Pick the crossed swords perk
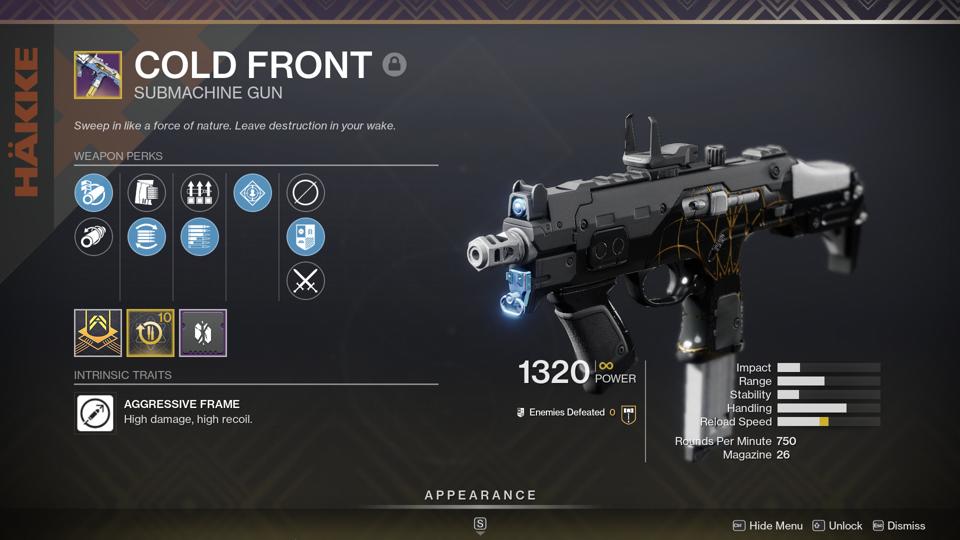This screenshot has height=540, width=960. point(306,281)
